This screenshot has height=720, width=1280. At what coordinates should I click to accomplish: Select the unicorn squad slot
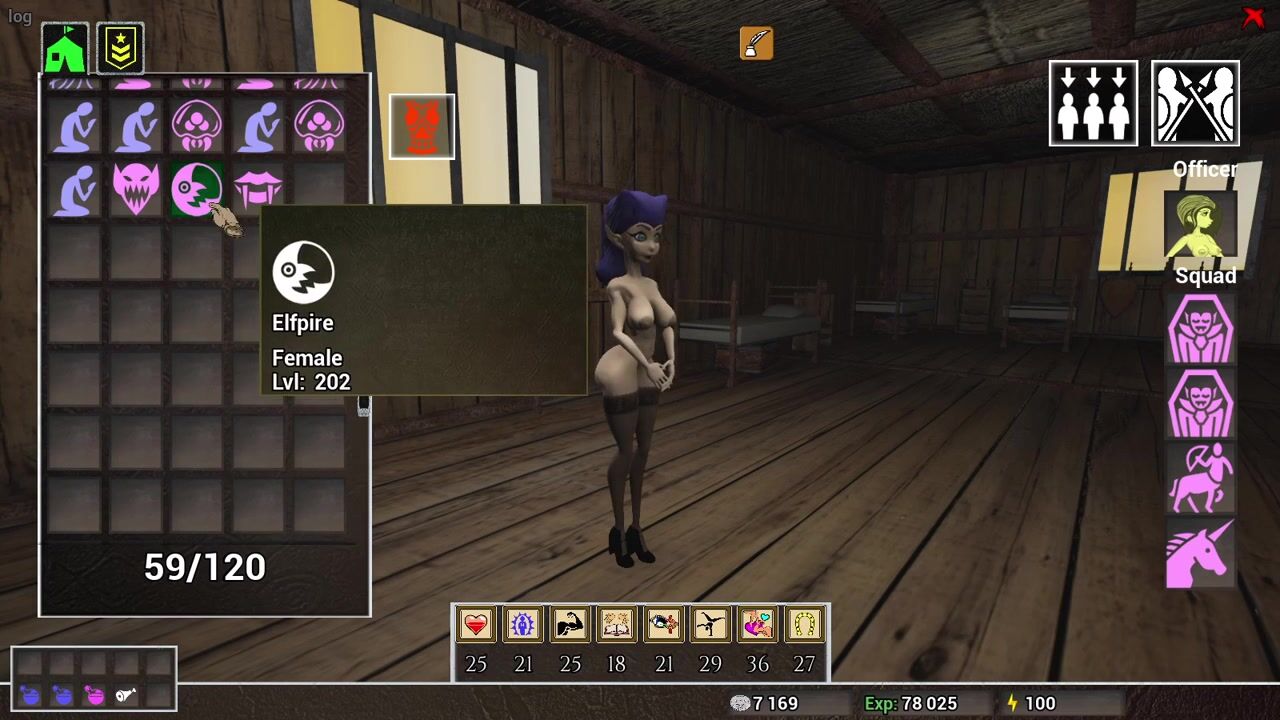(1201, 553)
